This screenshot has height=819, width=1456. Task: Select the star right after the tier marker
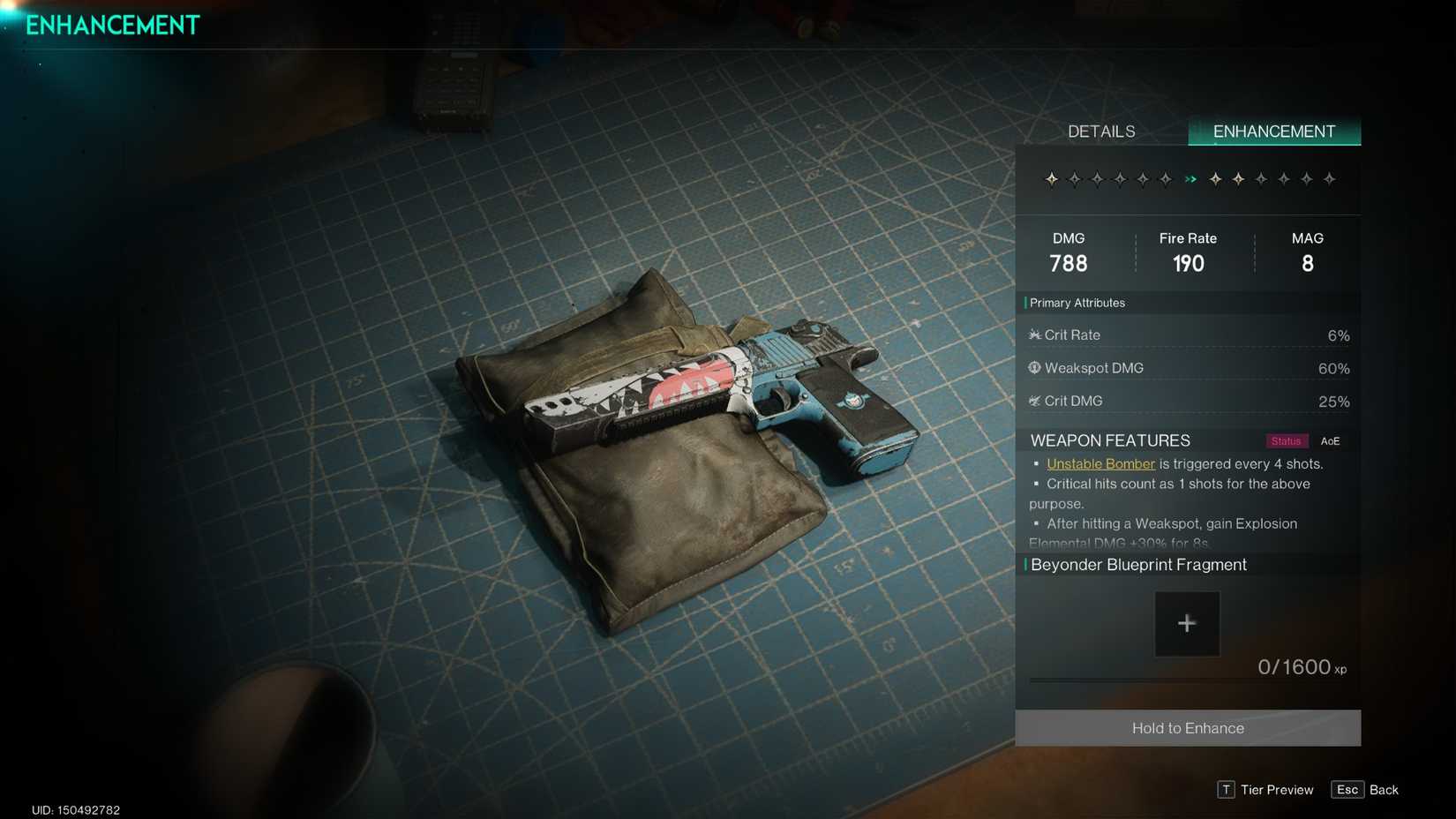(x=1215, y=178)
